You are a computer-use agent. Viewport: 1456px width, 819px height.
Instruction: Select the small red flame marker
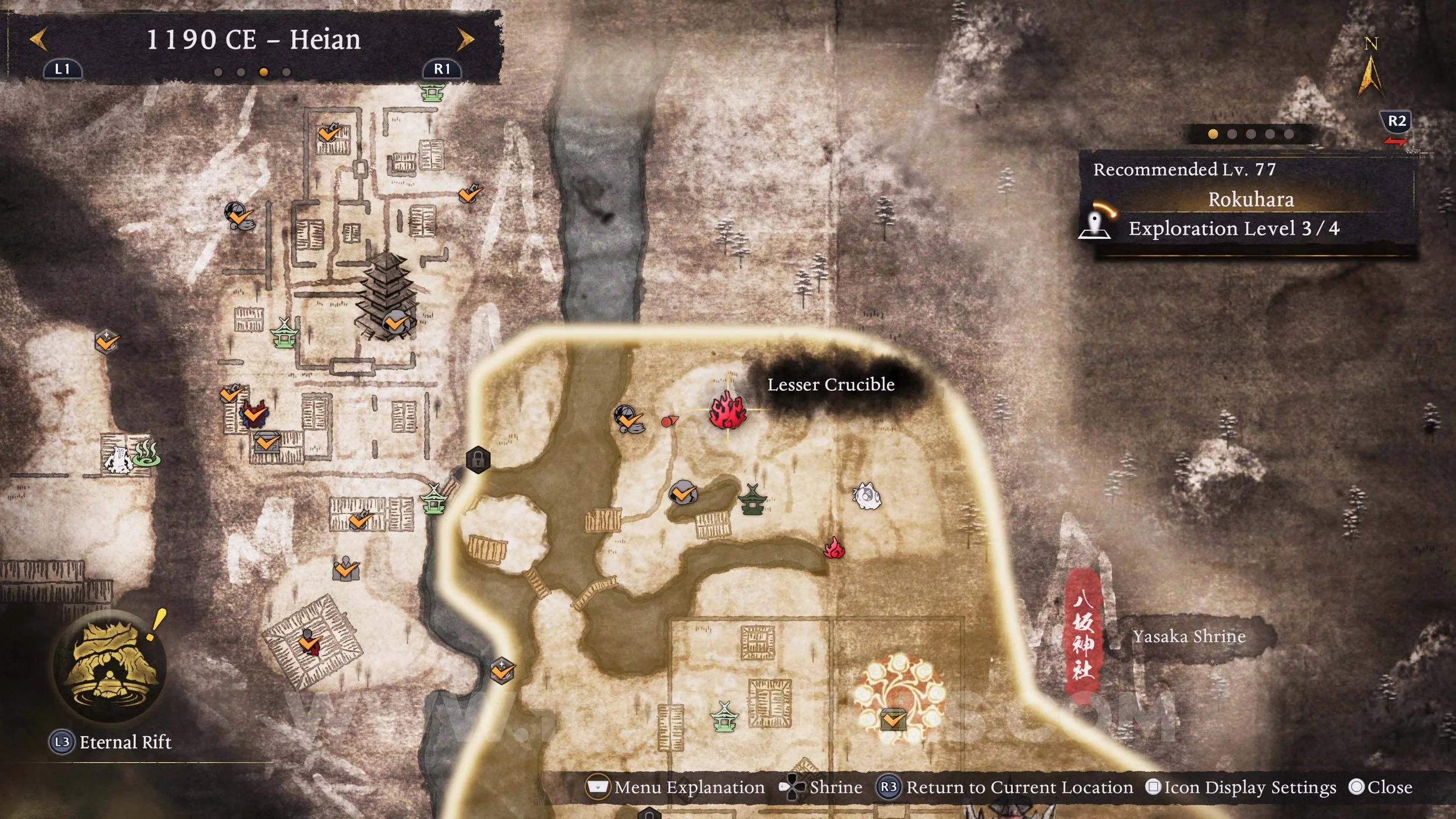click(x=834, y=549)
